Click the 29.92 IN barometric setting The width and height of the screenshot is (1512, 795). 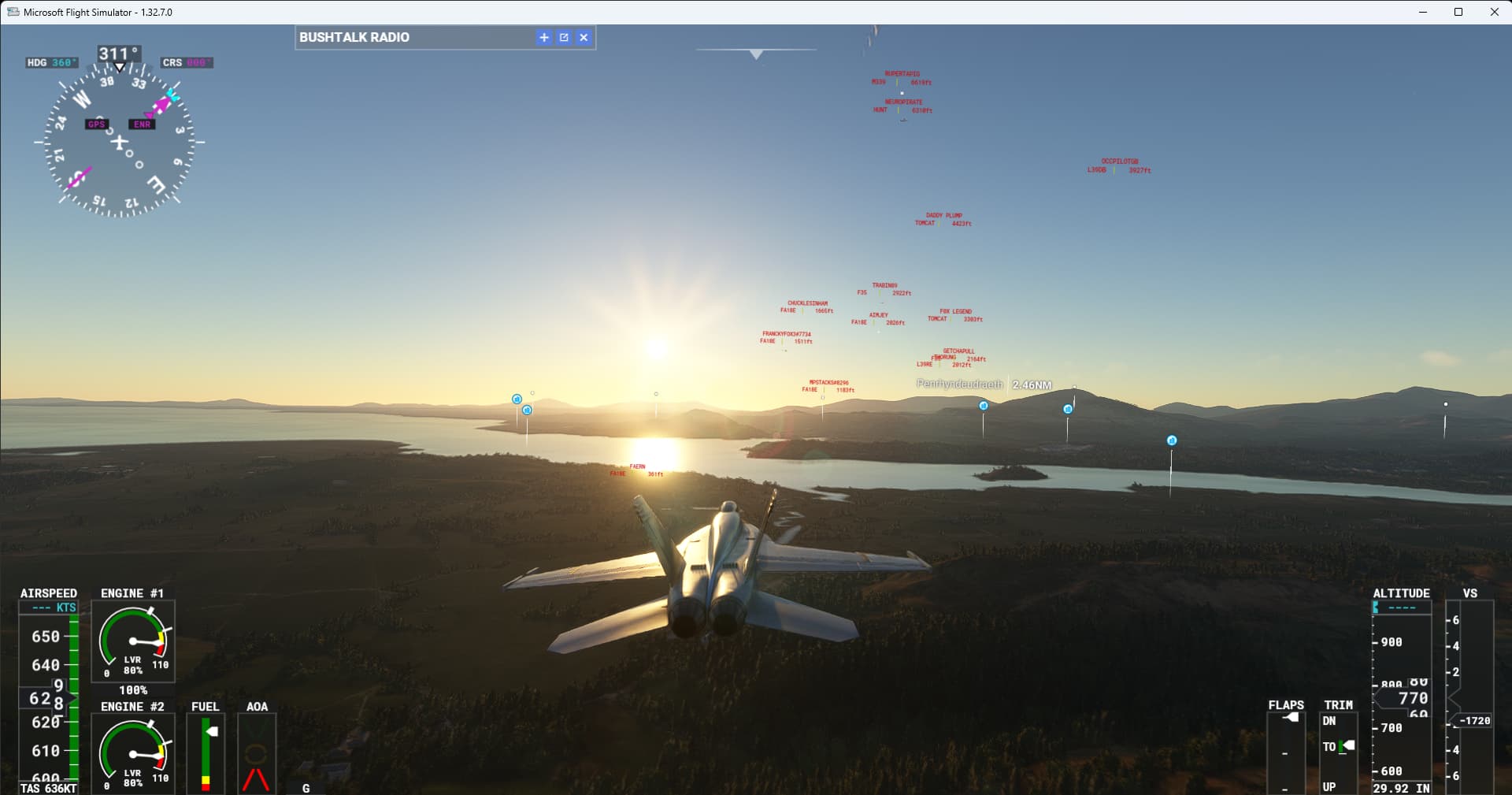pos(1401,787)
